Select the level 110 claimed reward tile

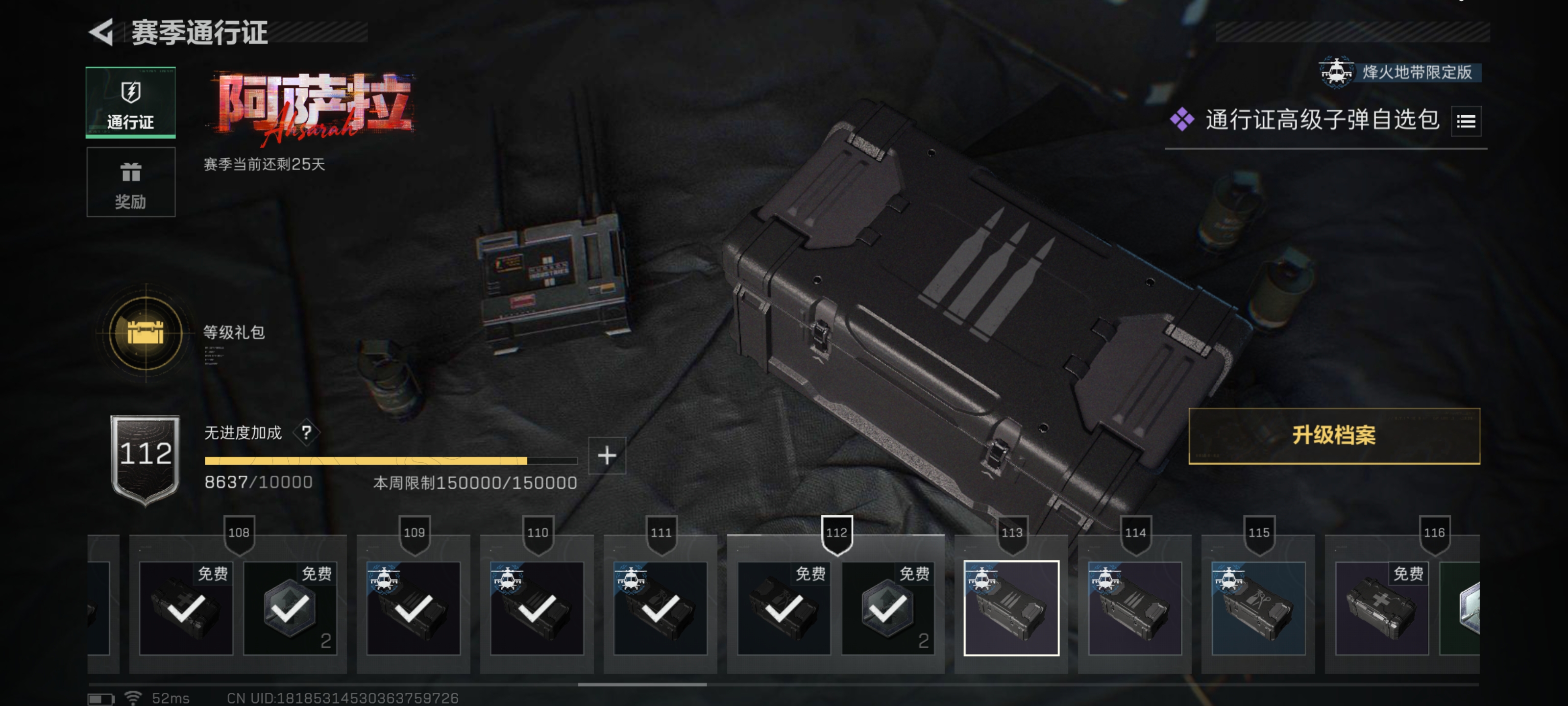[537, 608]
